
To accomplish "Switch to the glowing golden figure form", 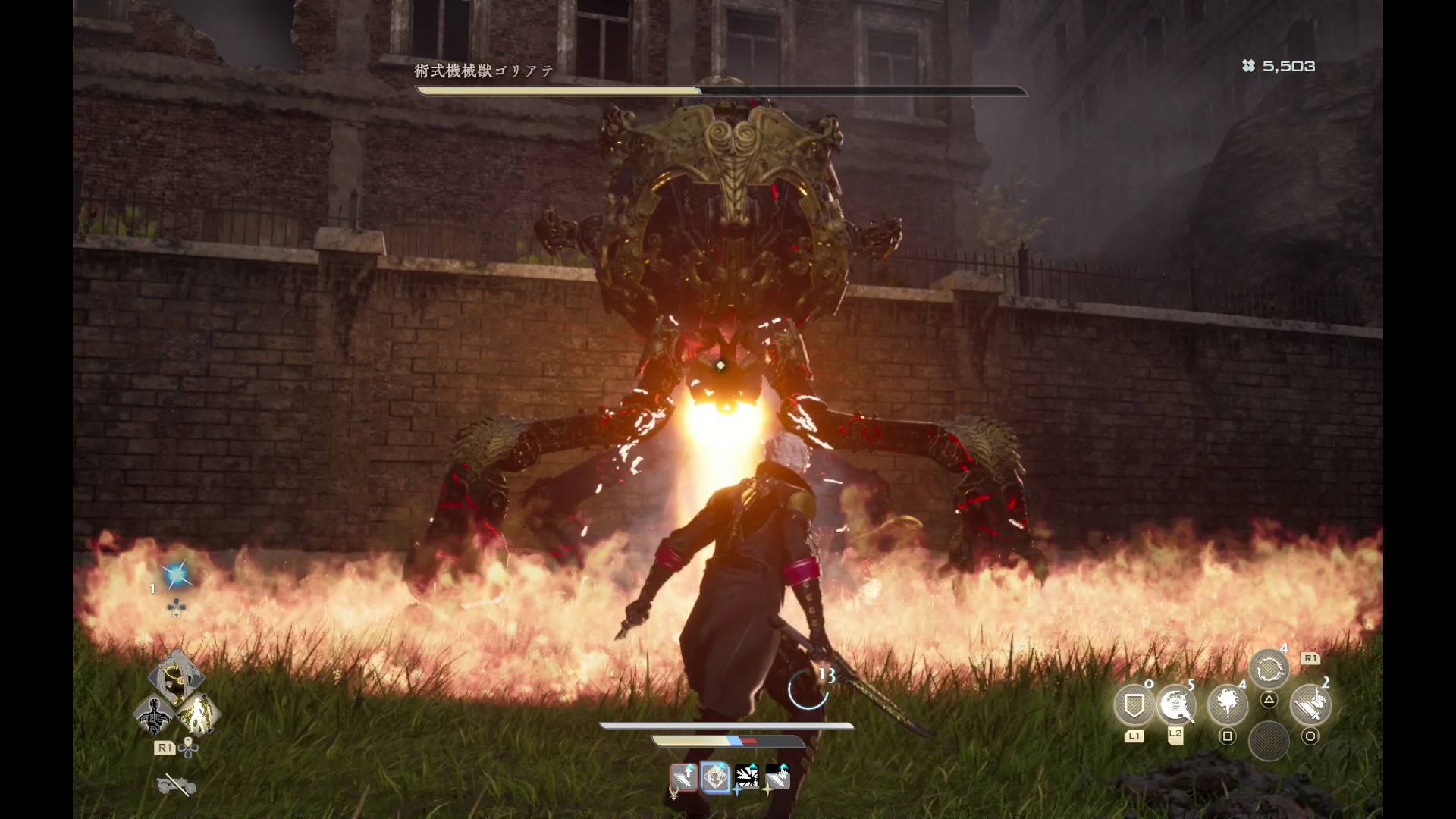I will [199, 714].
